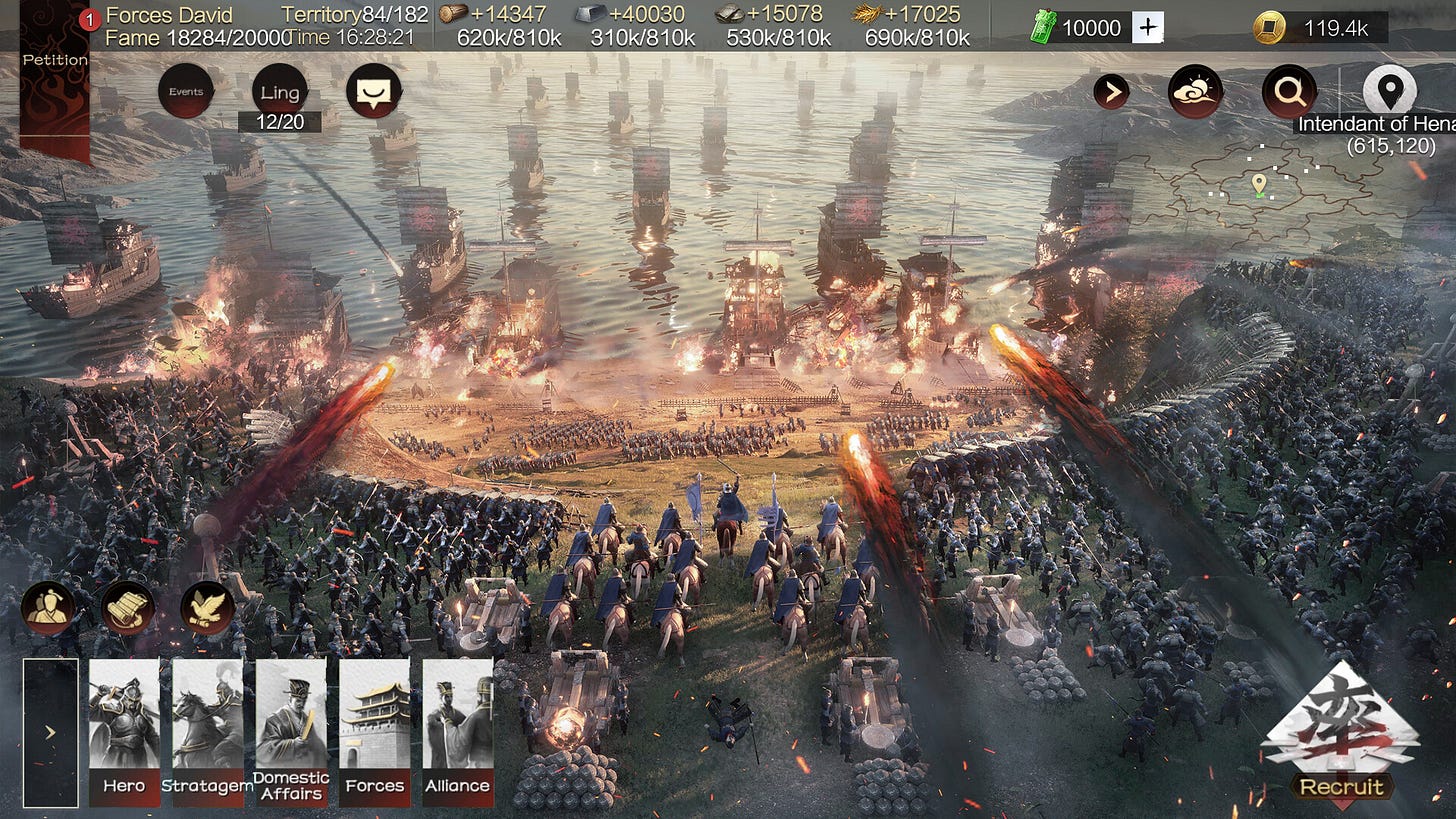This screenshot has height=819, width=1456.
Task: Open the Hero menu
Action: click(124, 732)
